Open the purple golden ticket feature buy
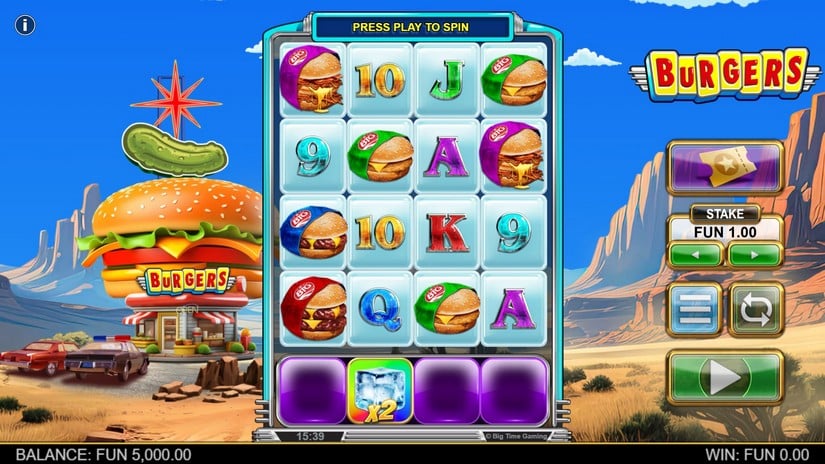 tap(725, 166)
